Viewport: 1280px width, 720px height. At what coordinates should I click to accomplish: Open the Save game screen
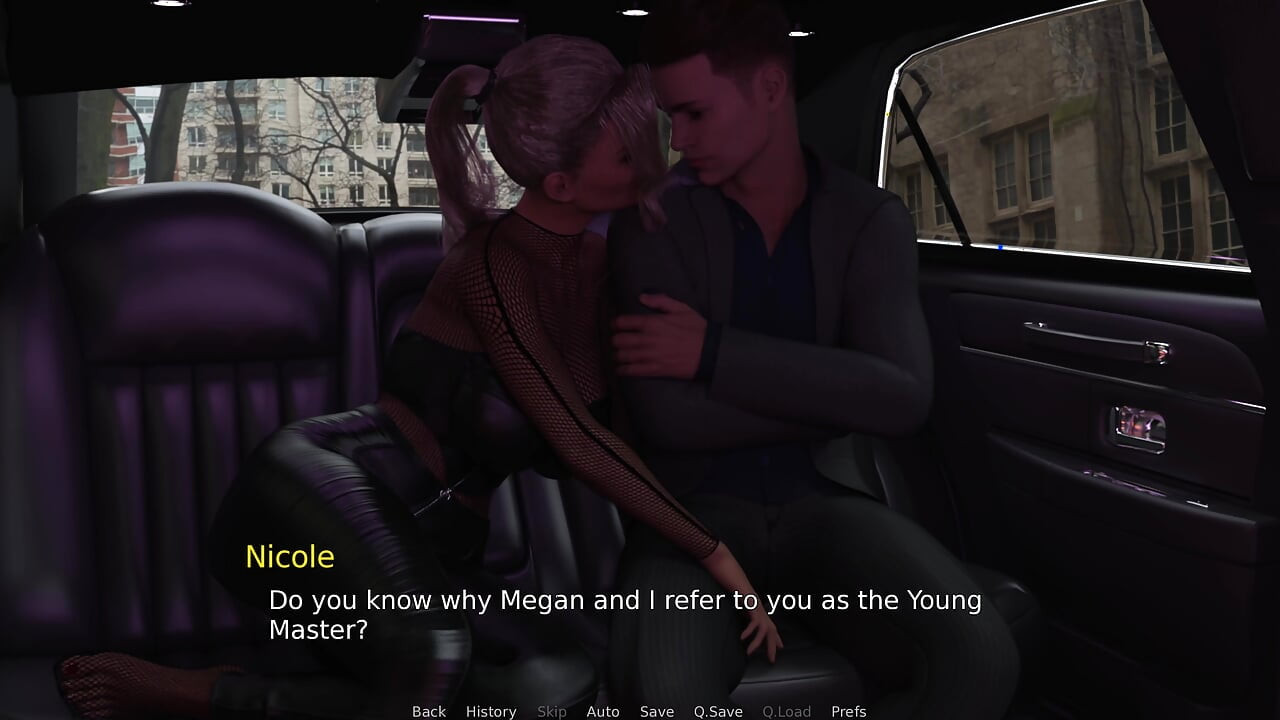657,711
